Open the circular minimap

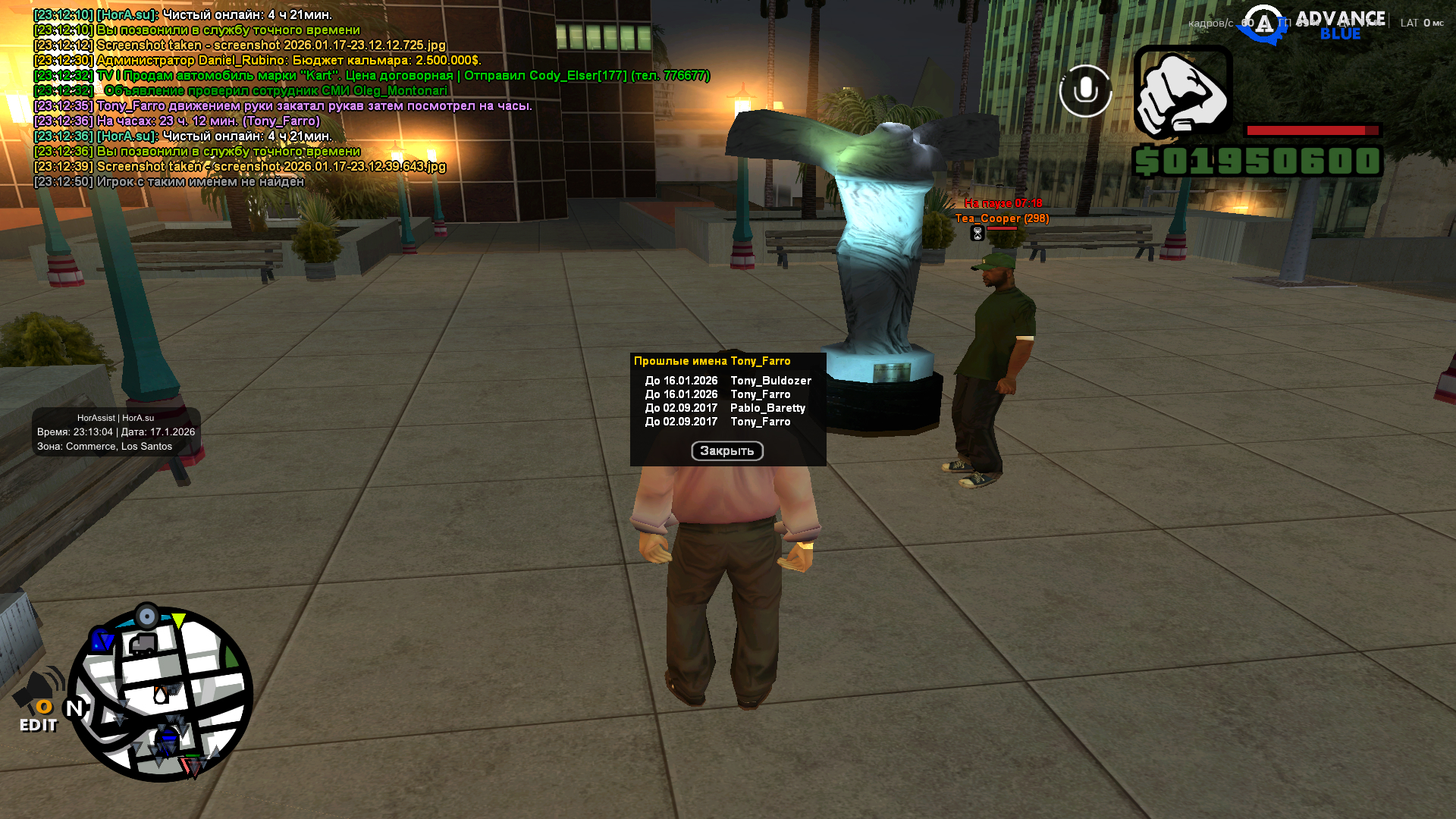161,695
